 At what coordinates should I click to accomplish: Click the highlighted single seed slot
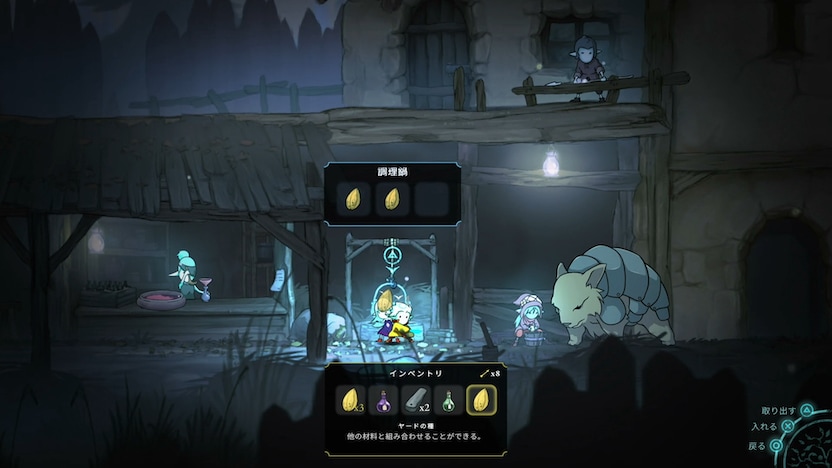483,402
